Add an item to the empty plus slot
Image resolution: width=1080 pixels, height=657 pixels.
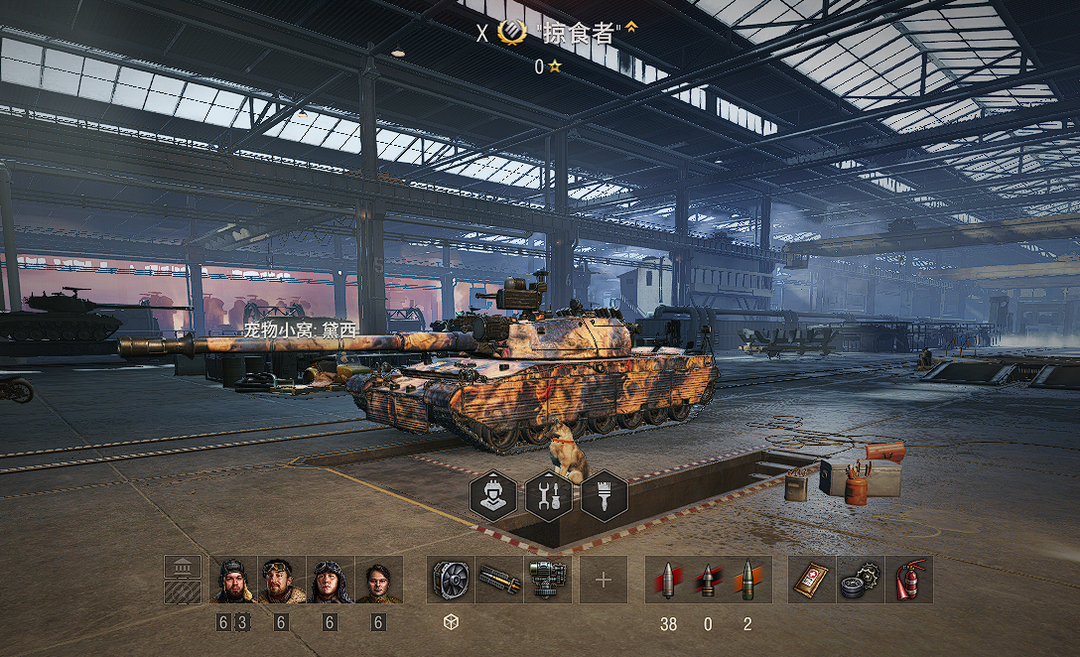click(603, 580)
